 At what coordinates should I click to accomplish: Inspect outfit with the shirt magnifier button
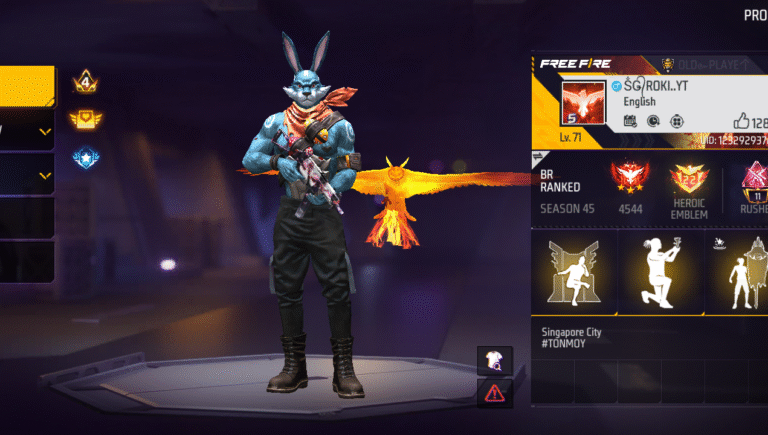pos(497,360)
